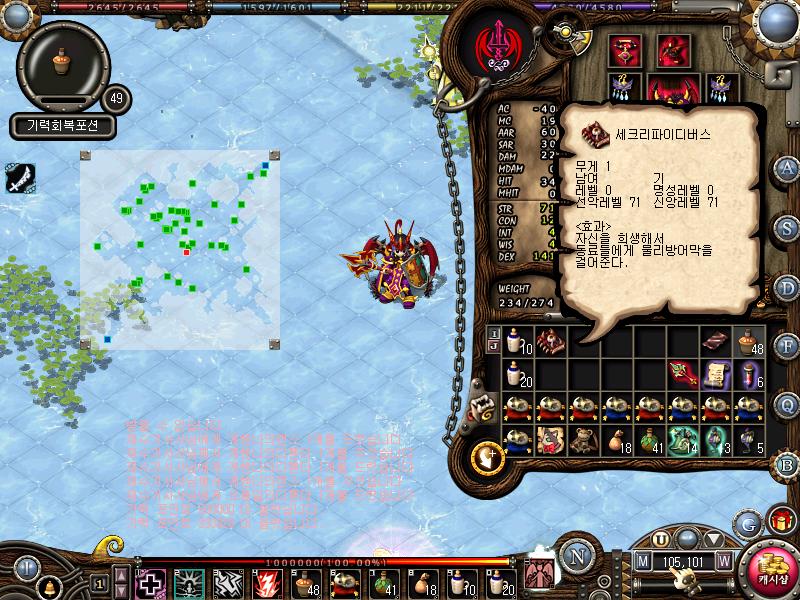
Task: Select the red spellbook in inventory
Action: [x=550, y=341]
